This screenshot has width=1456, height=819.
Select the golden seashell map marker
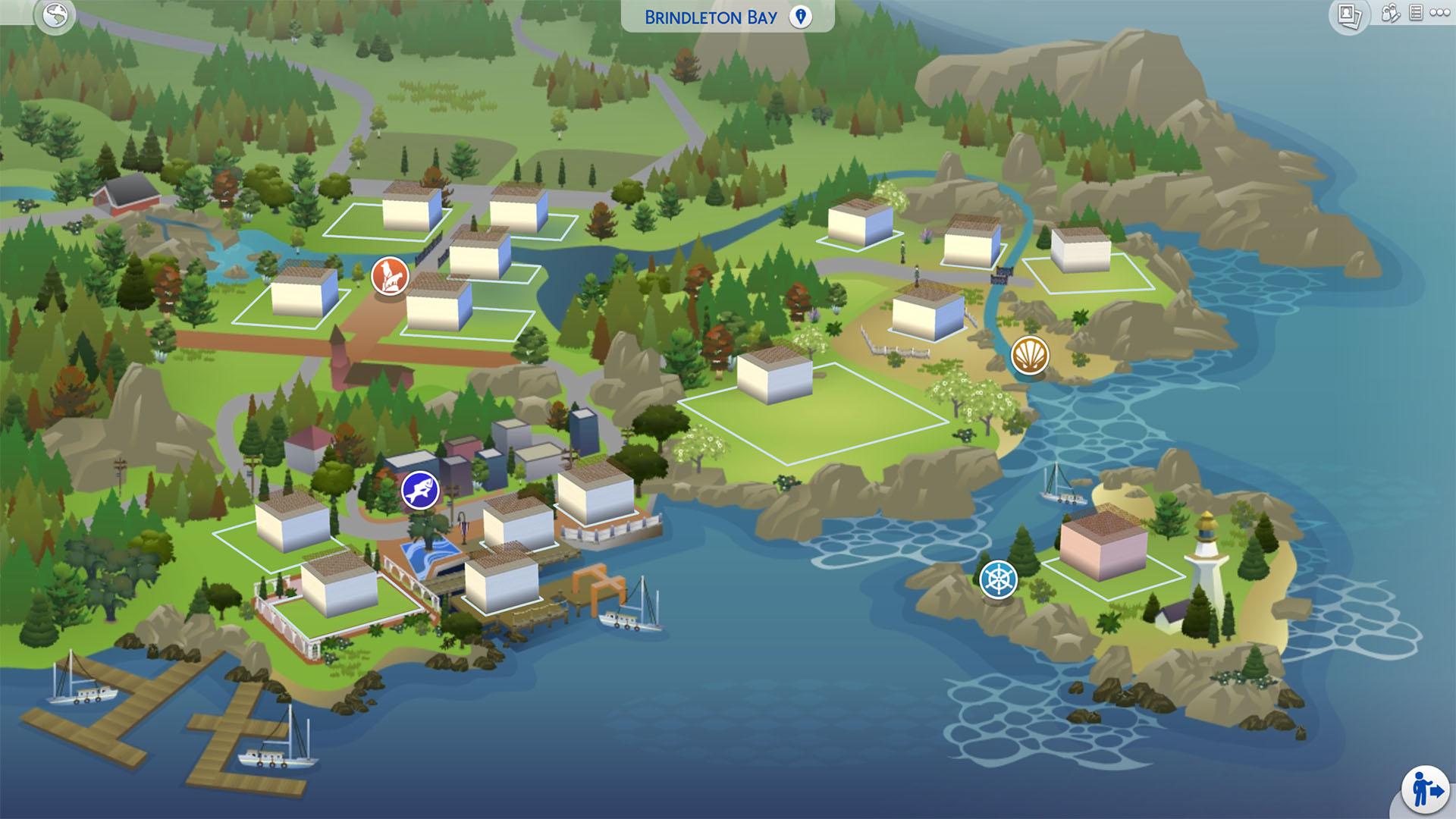[1030, 354]
